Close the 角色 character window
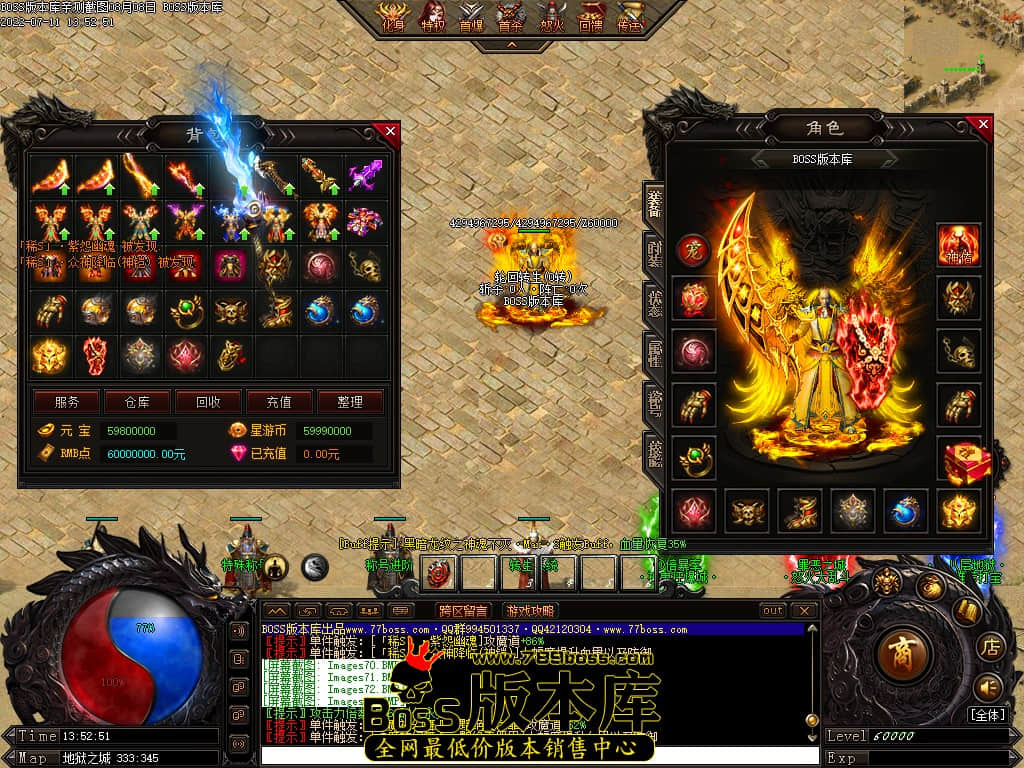The width and height of the screenshot is (1024, 768). 983,124
